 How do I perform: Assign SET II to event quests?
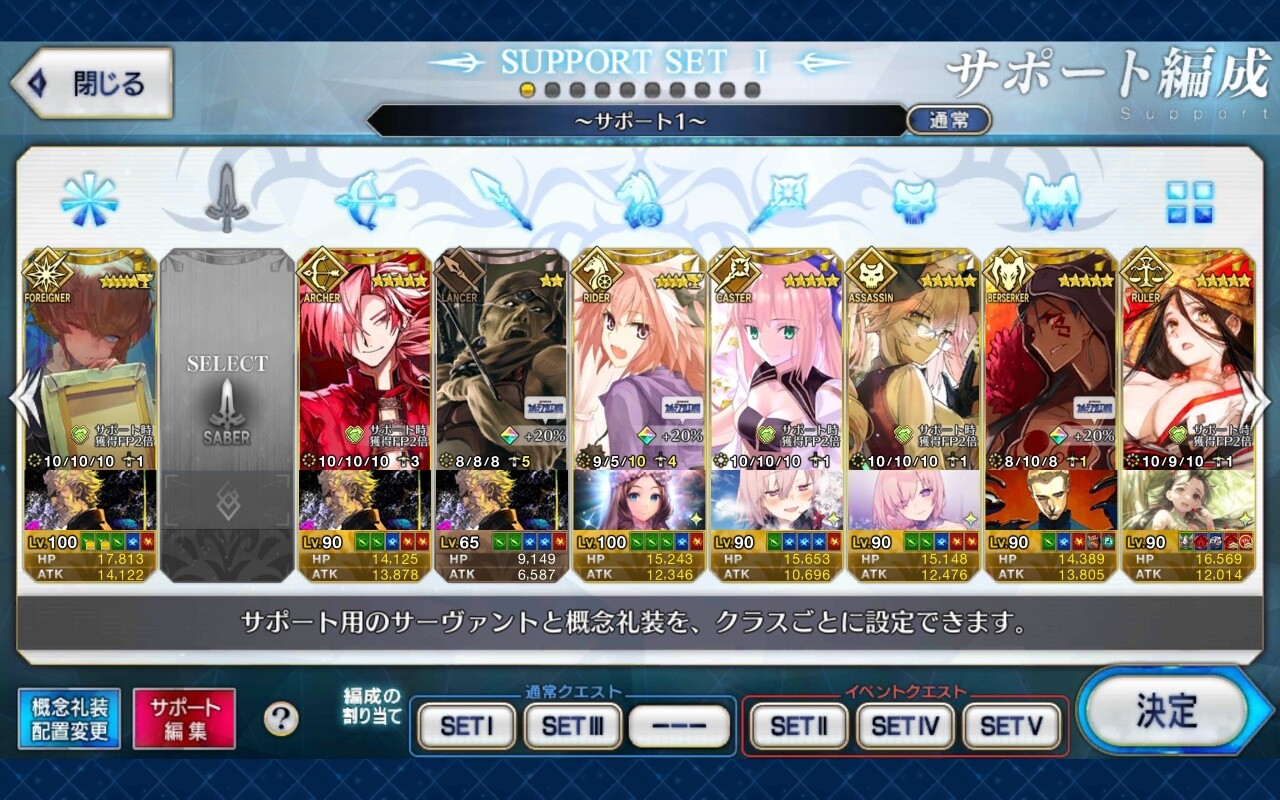798,726
